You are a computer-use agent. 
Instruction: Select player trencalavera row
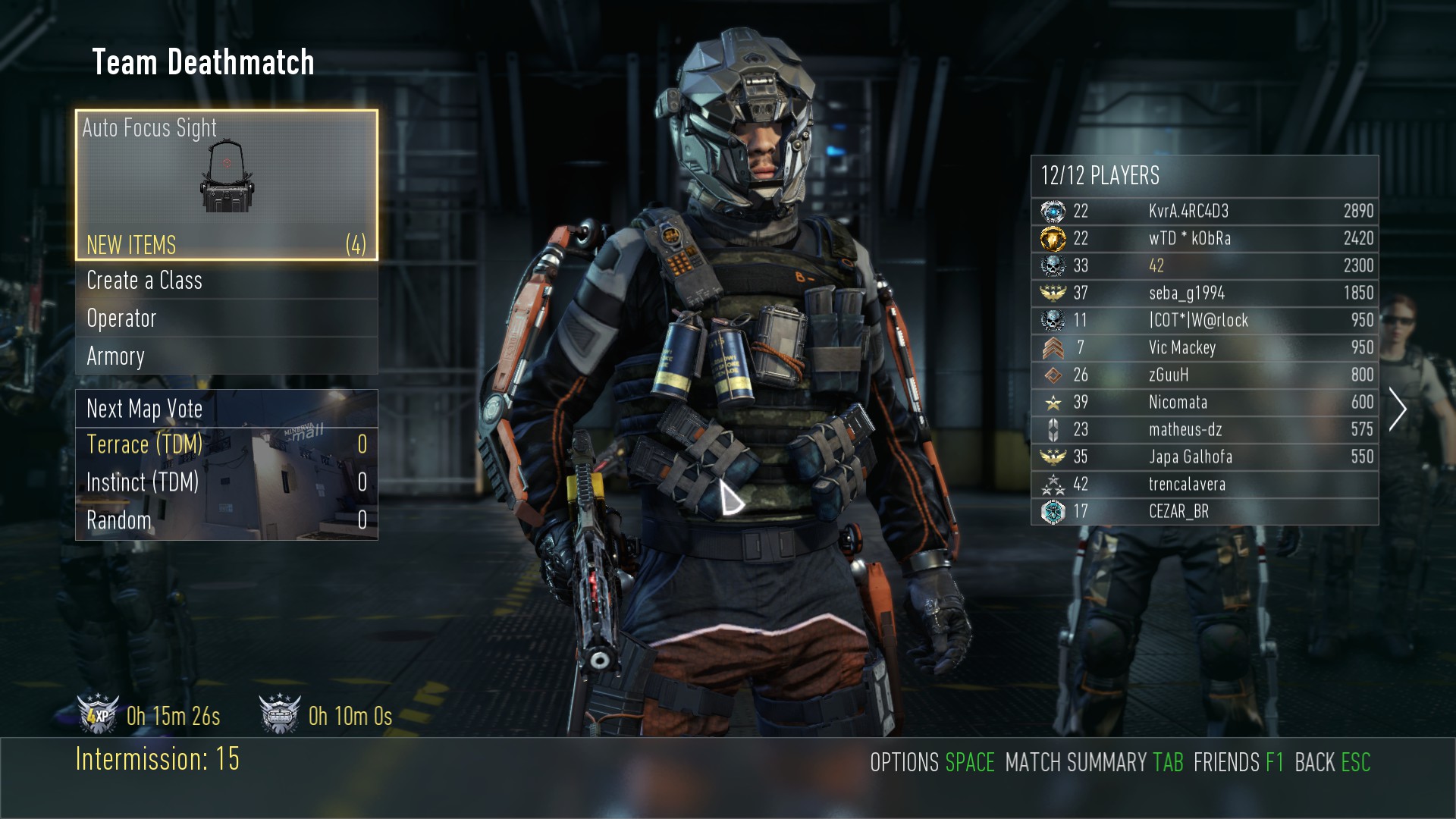point(1204,484)
